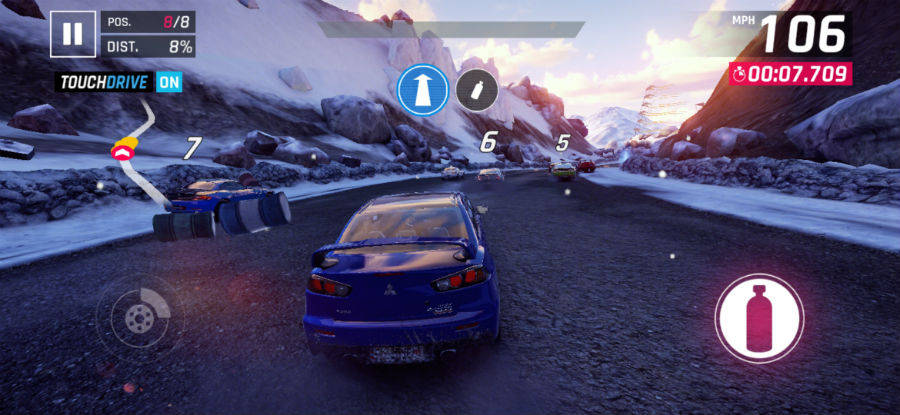This screenshot has width=900, height=415.
Task: Activate the nitro bottle boost button
Action: 759,318
